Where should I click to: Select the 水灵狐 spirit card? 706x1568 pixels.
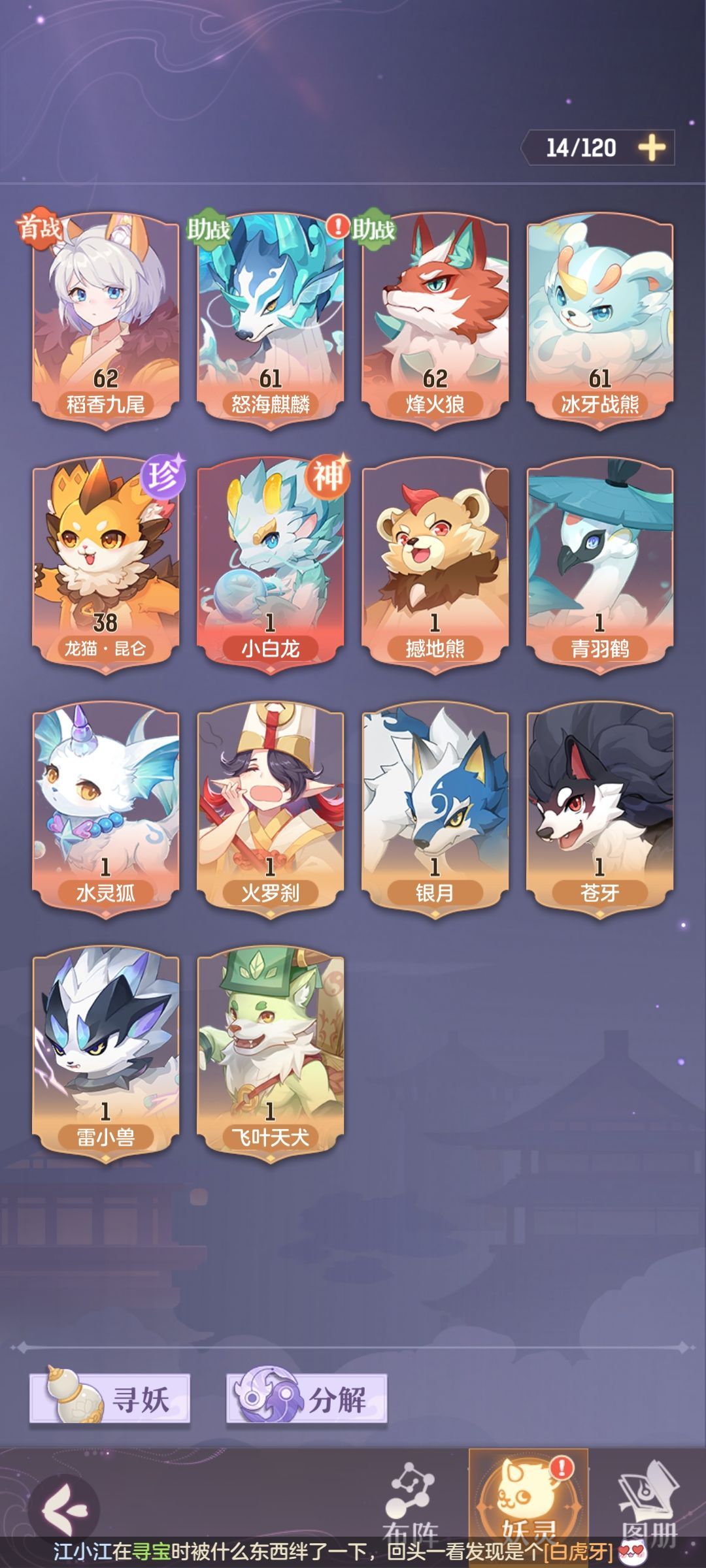(106, 809)
